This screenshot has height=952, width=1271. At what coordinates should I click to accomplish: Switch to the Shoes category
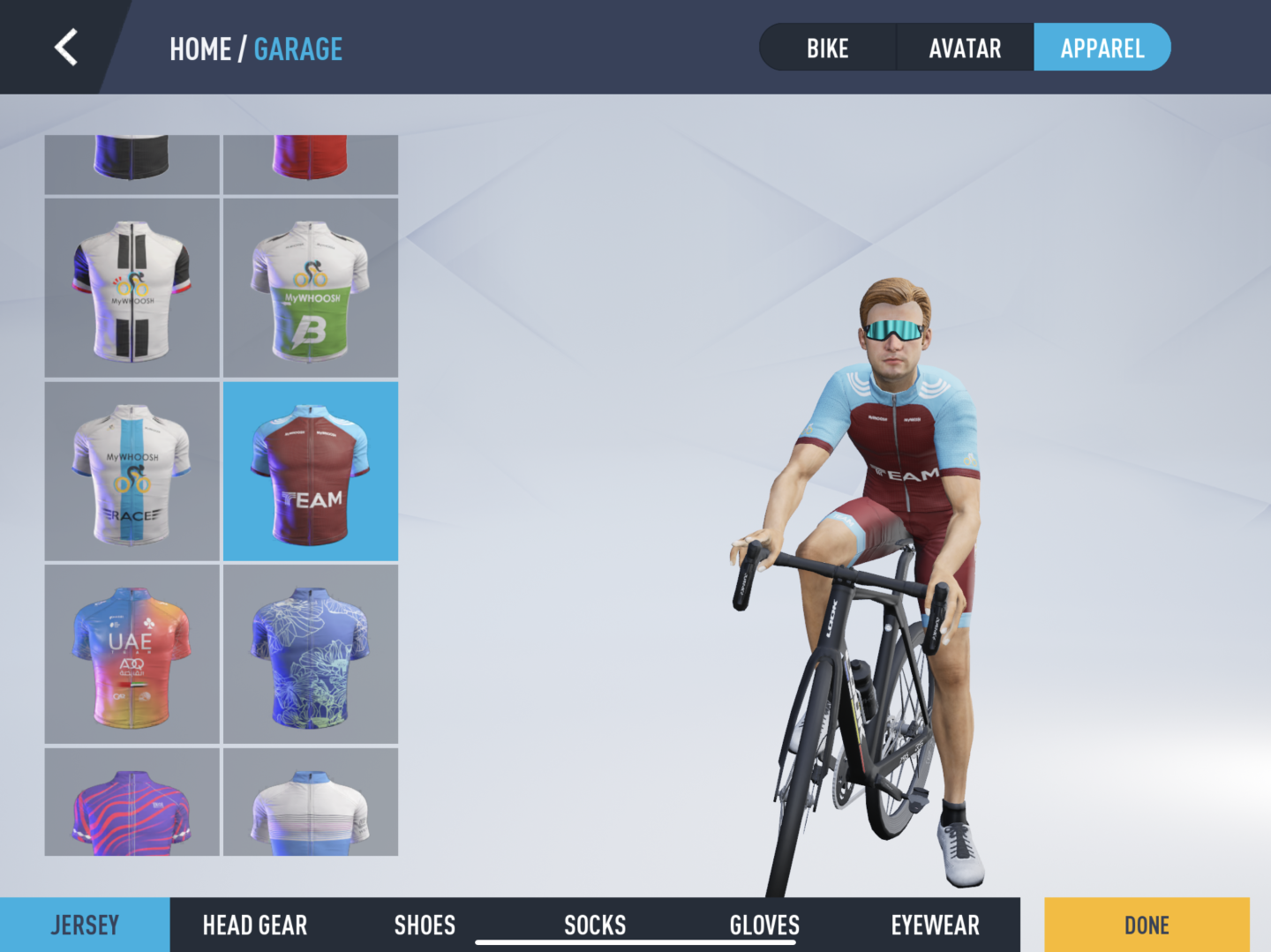click(x=425, y=925)
